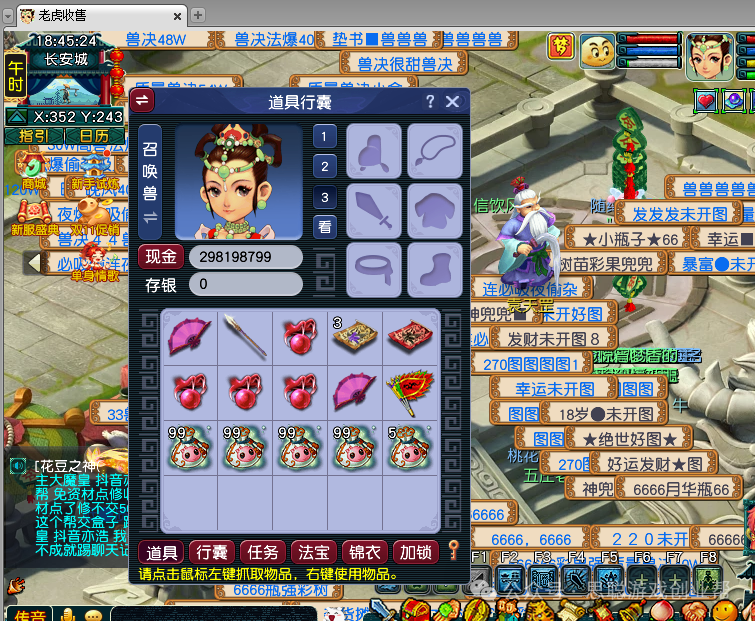Open a new tab in the window
755x621 pixels.
(198, 15)
